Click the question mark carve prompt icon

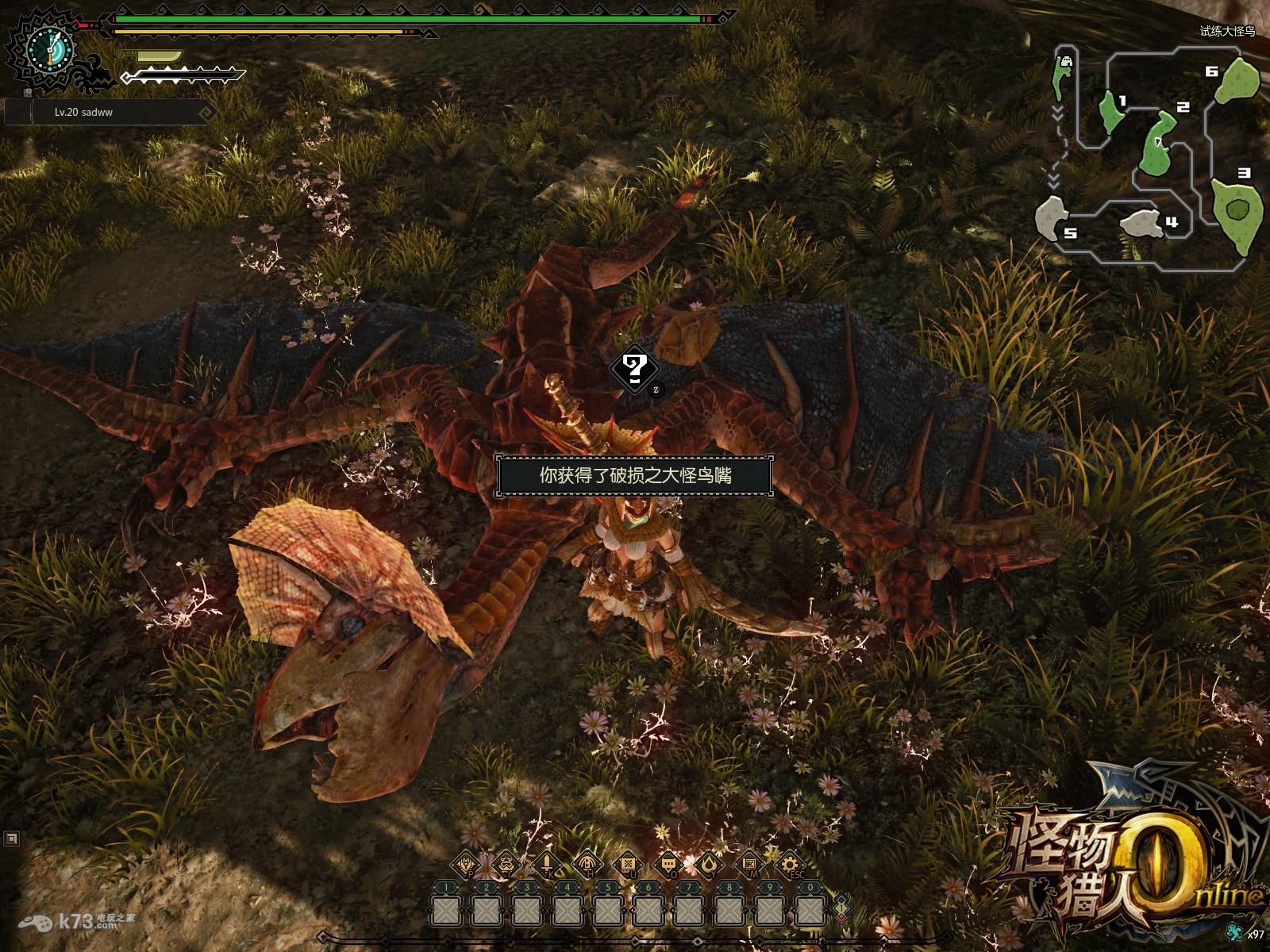click(x=634, y=369)
